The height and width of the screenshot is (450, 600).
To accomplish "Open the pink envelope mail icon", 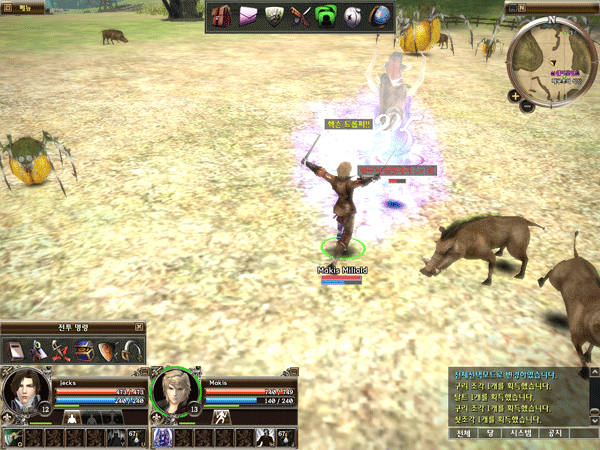I will point(248,17).
